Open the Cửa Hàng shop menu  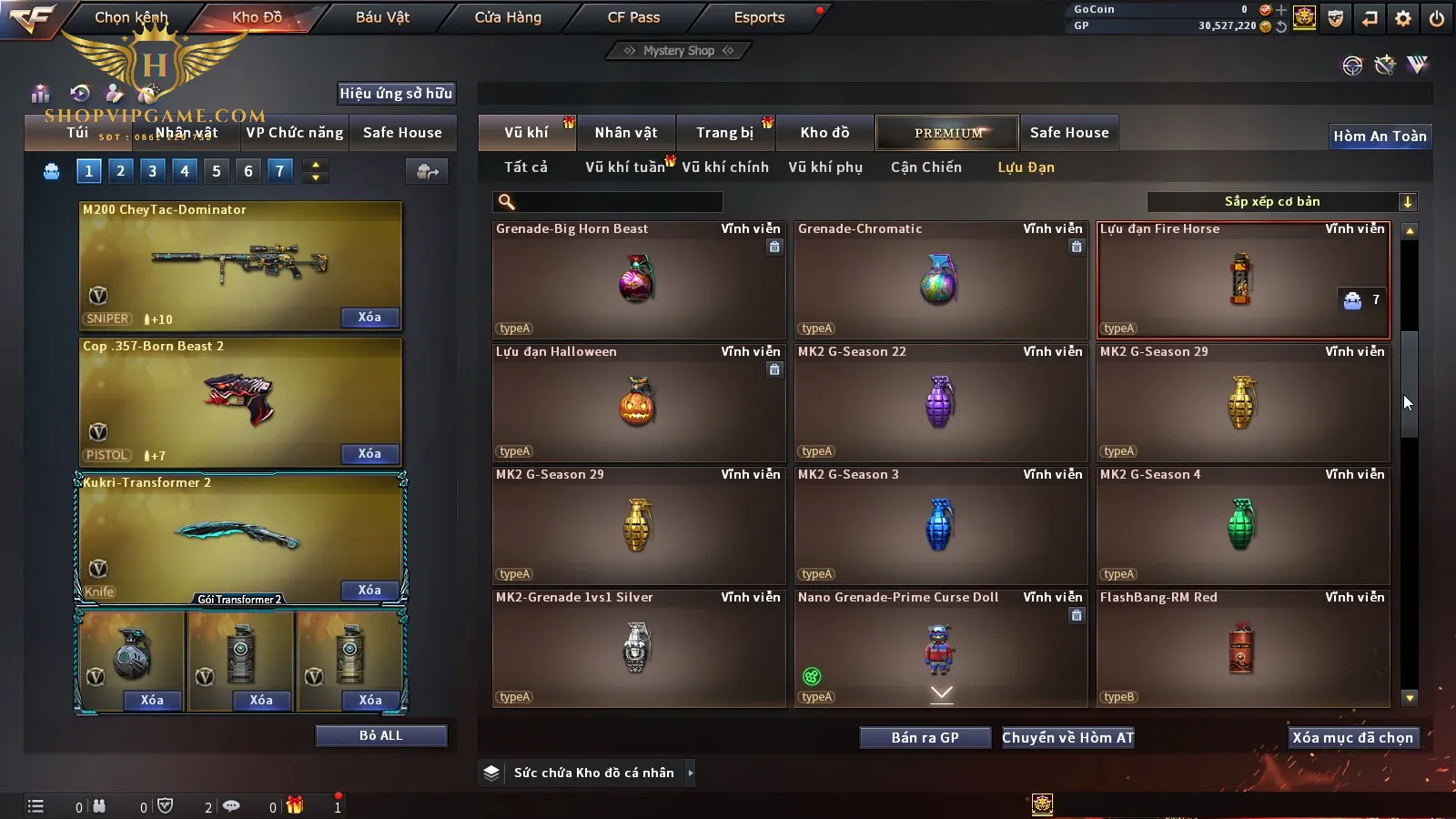[x=508, y=17]
